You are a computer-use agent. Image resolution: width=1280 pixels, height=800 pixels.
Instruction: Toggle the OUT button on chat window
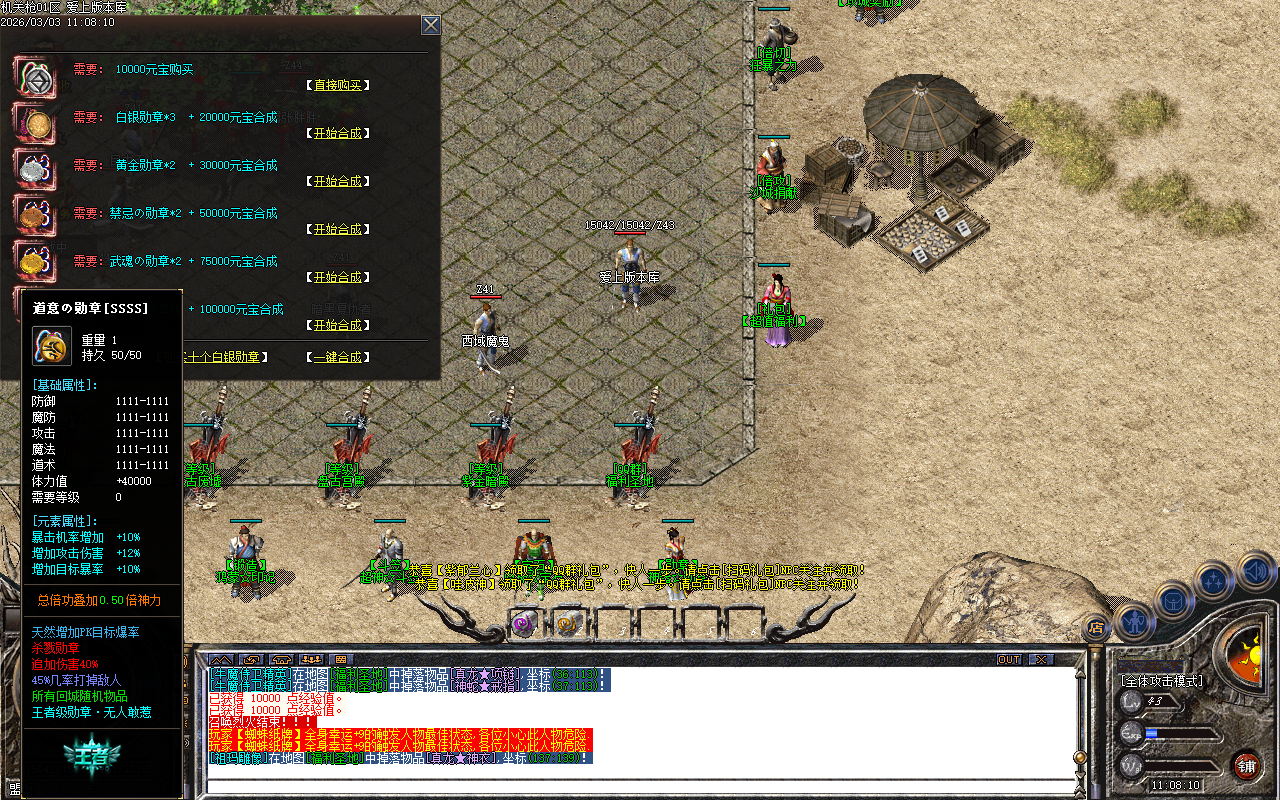coord(1008,657)
